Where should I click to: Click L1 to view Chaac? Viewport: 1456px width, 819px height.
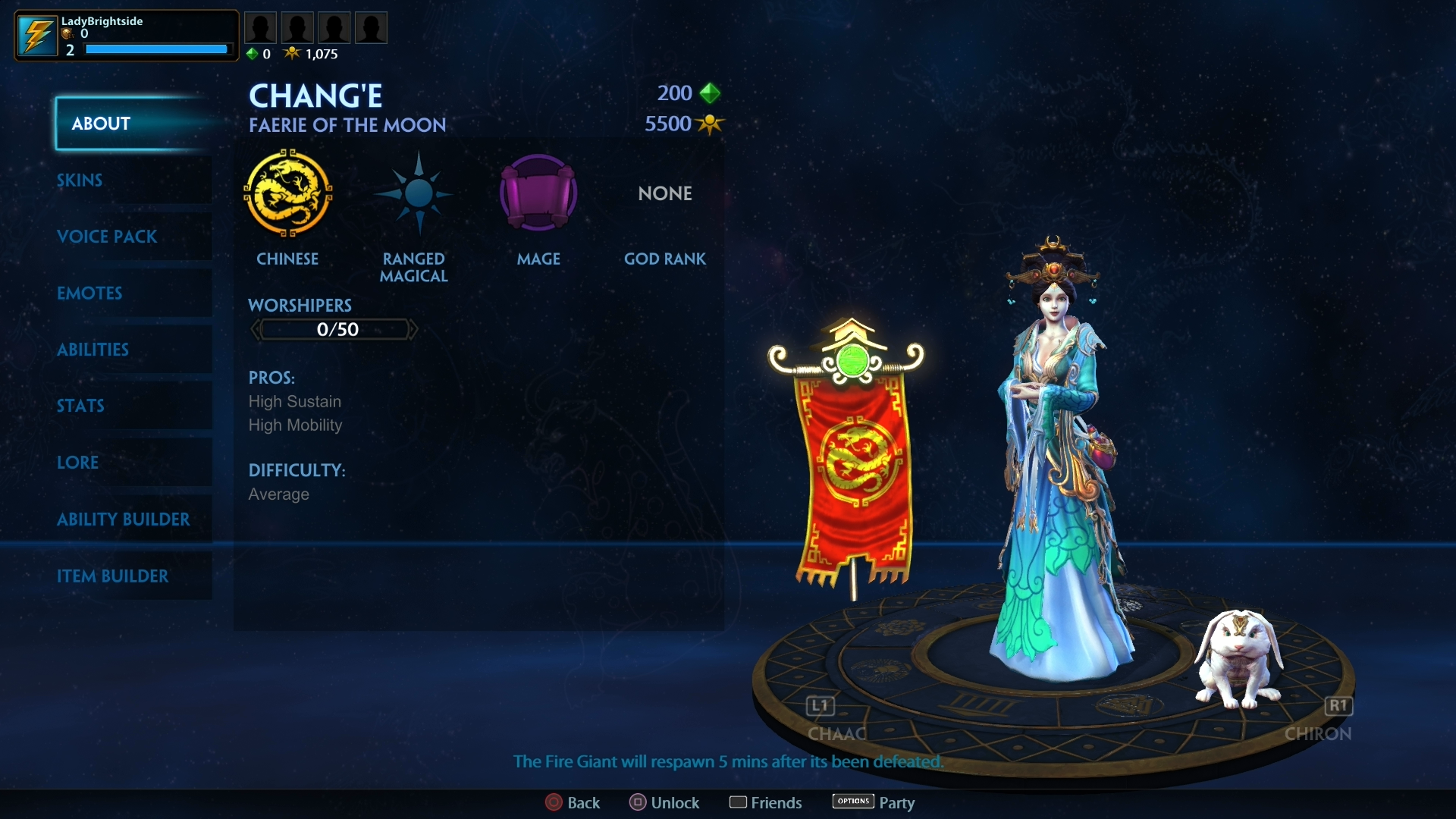[819, 705]
